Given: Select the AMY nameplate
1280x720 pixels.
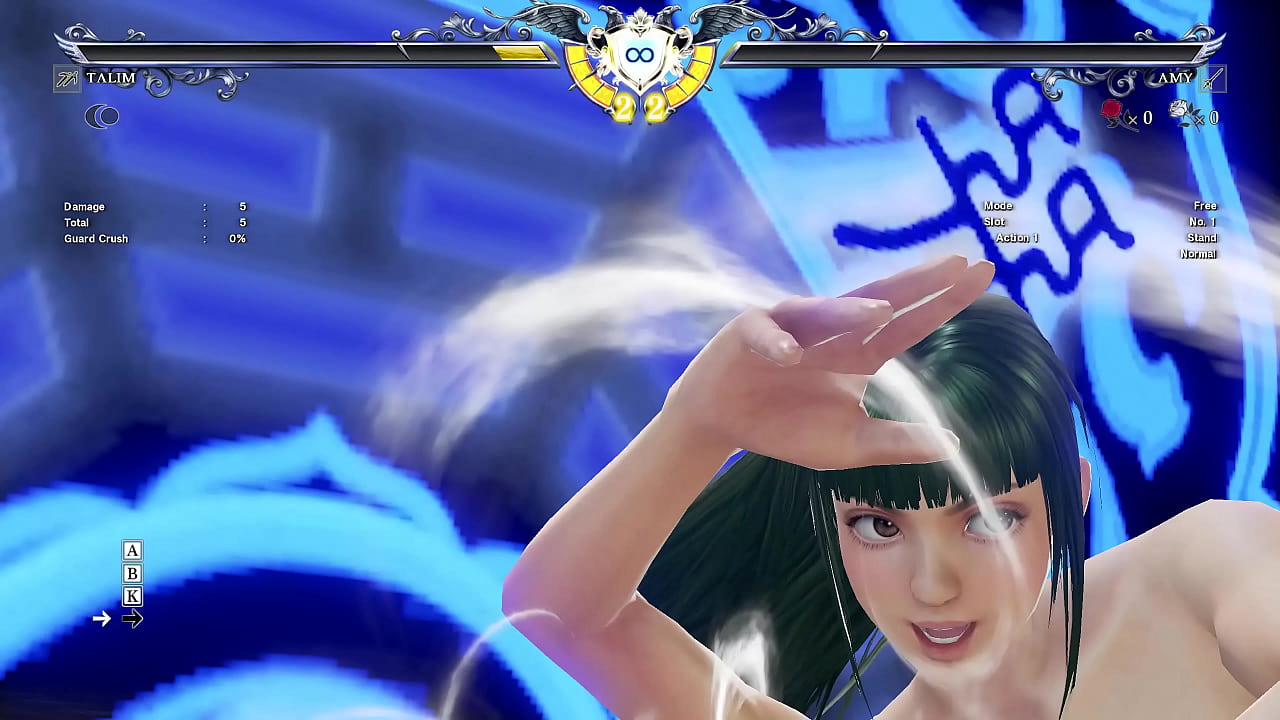Looking at the screenshot, I should [x=1175, y=78].
